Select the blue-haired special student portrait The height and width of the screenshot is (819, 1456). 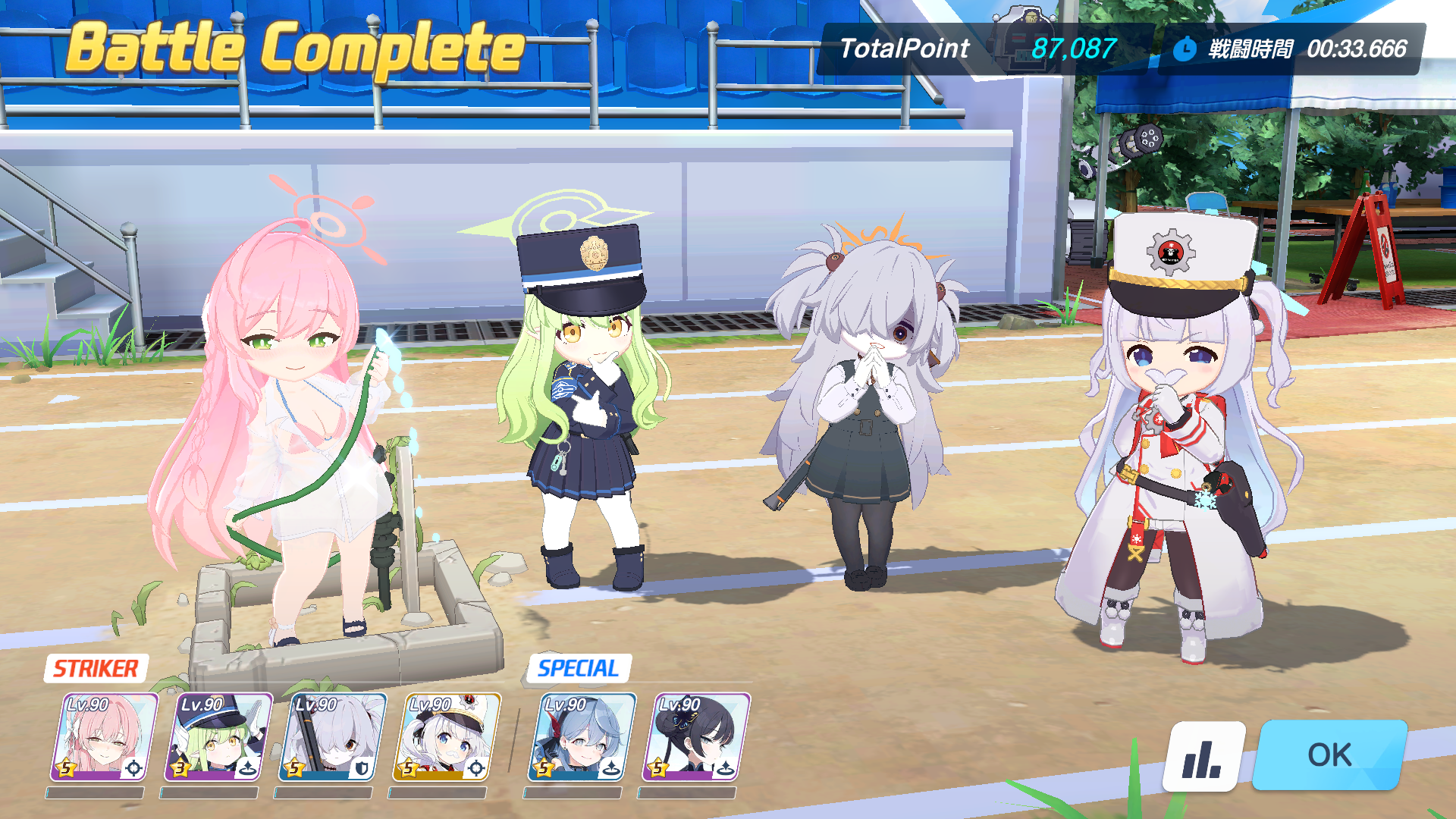point(582,737)
